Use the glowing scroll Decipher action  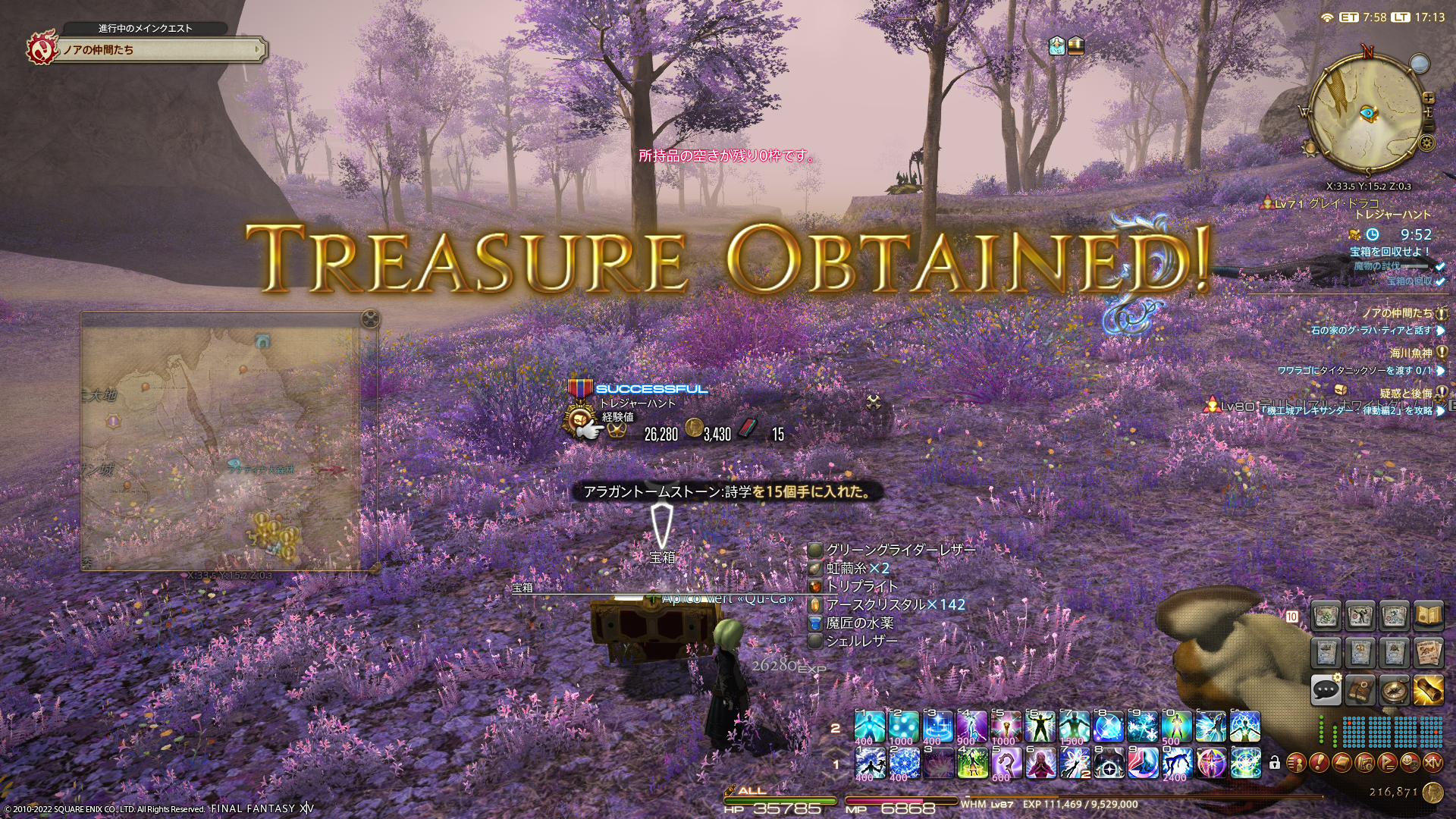click(1428, 689)
